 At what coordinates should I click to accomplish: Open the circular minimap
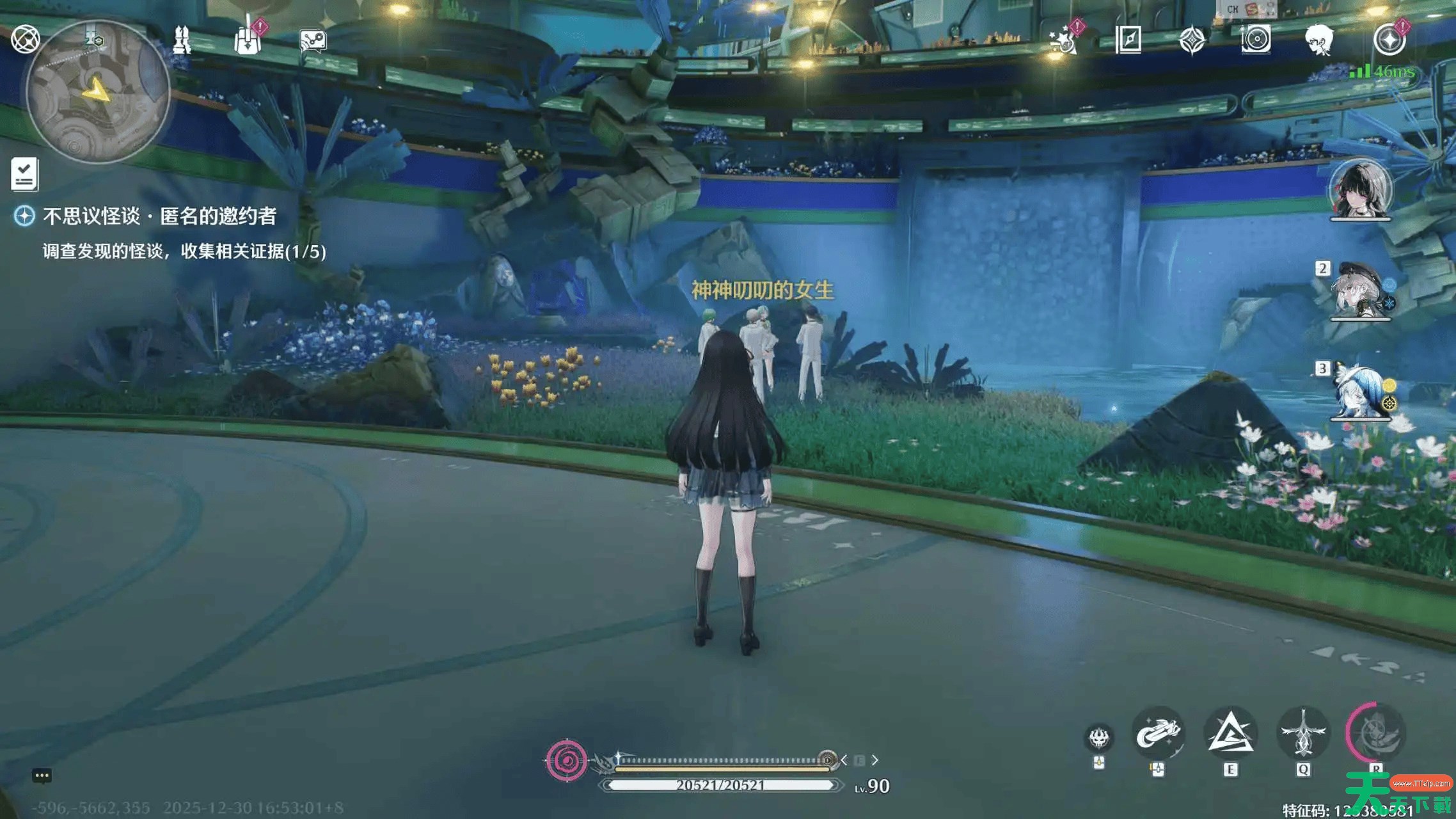tap(98, 93)
